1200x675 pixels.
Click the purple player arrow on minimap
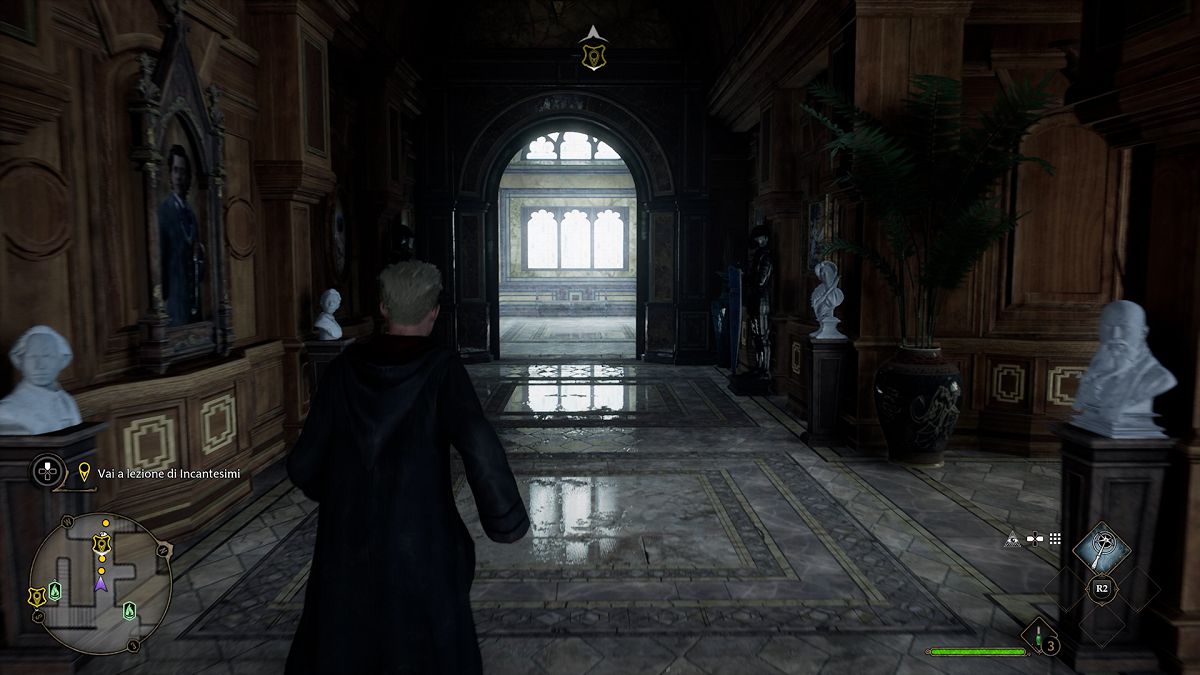click(x=100, y=582)
